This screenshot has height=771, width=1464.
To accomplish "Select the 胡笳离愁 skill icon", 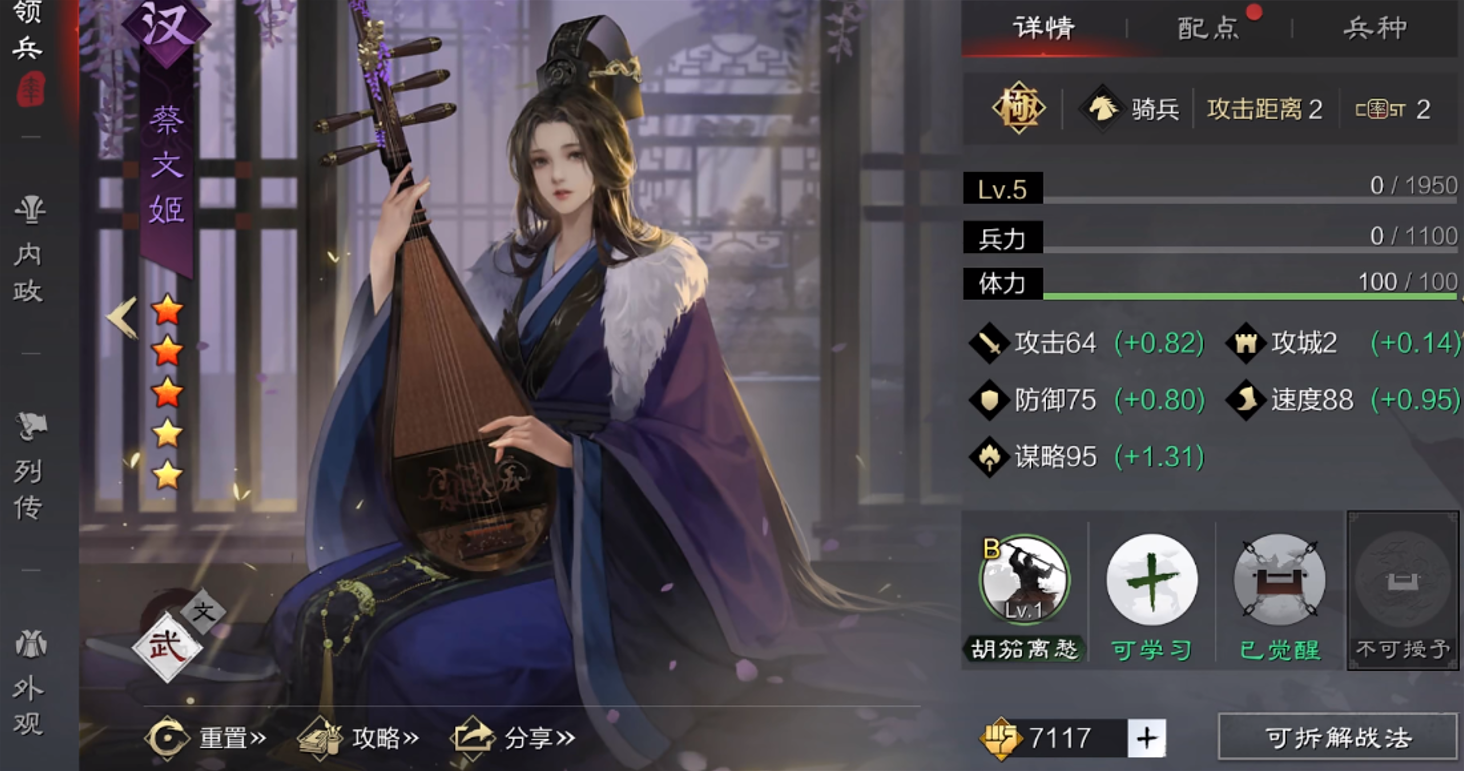I will click(x=1024, y=581).
